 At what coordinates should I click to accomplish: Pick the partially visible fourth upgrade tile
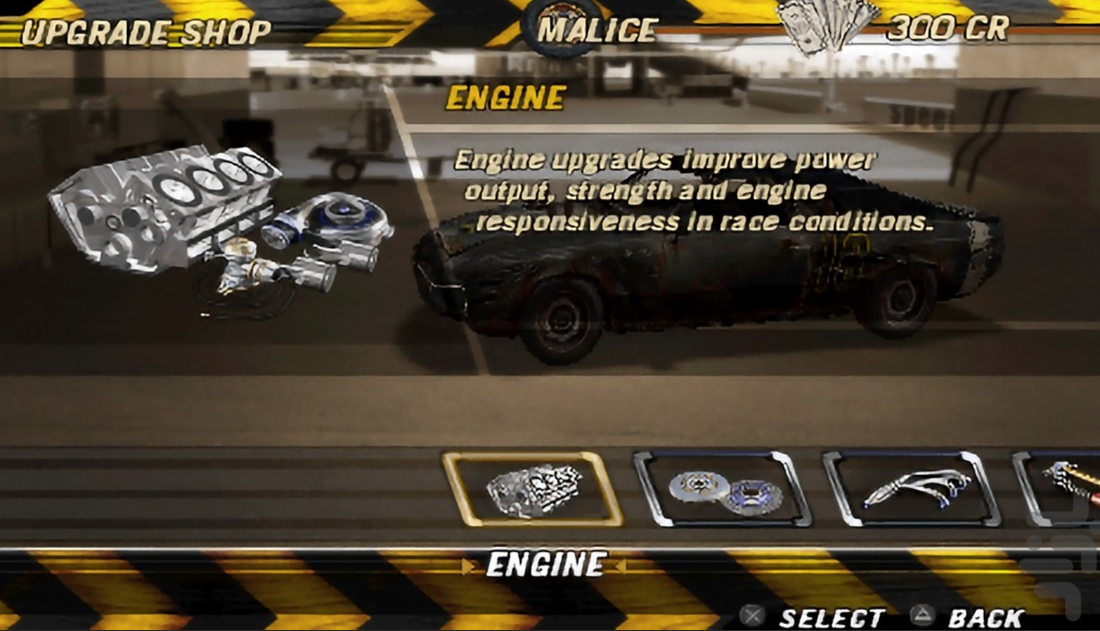[x=1060, y=489]
